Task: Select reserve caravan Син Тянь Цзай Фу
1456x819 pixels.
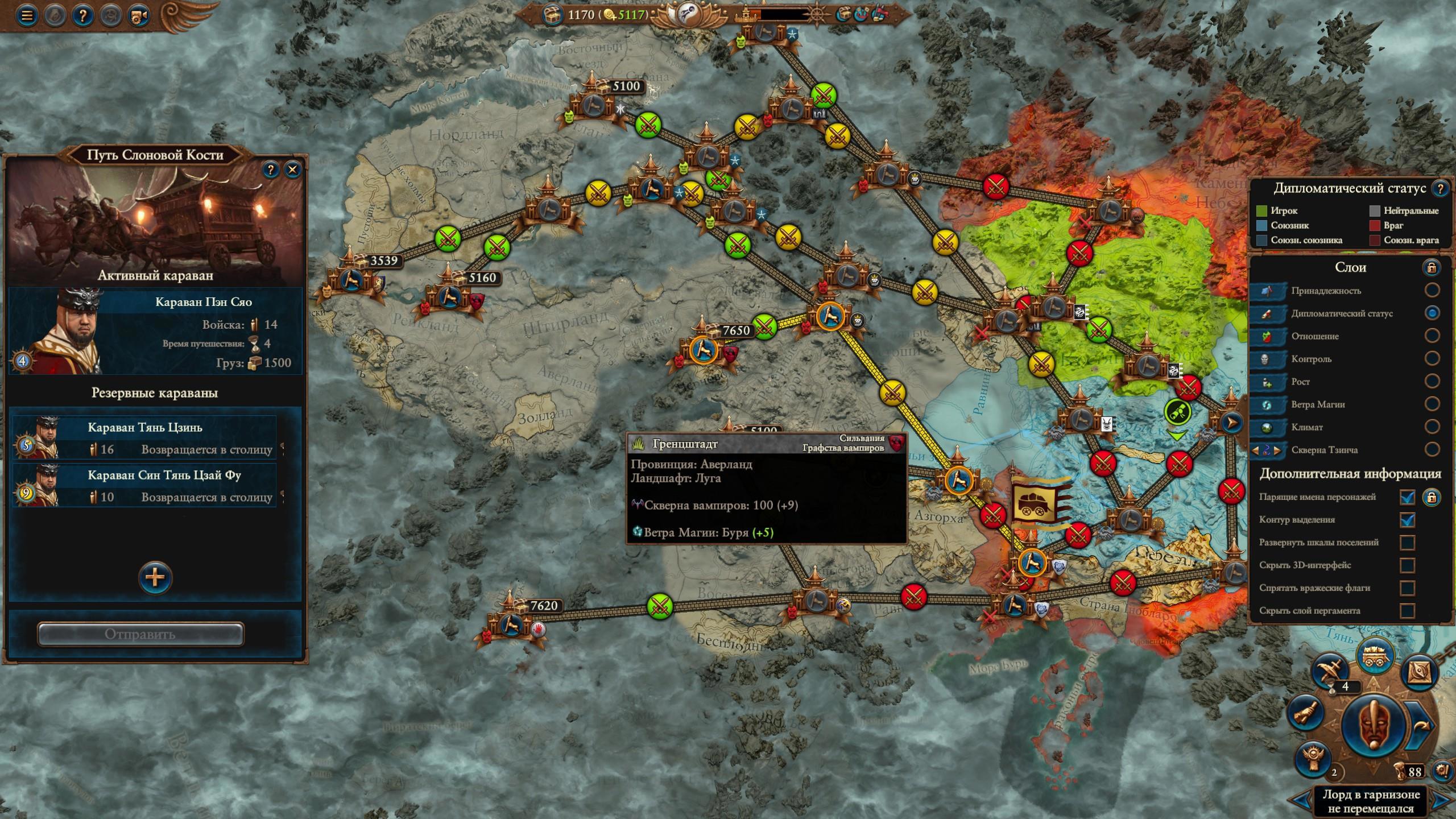Action: click(145, 485)
